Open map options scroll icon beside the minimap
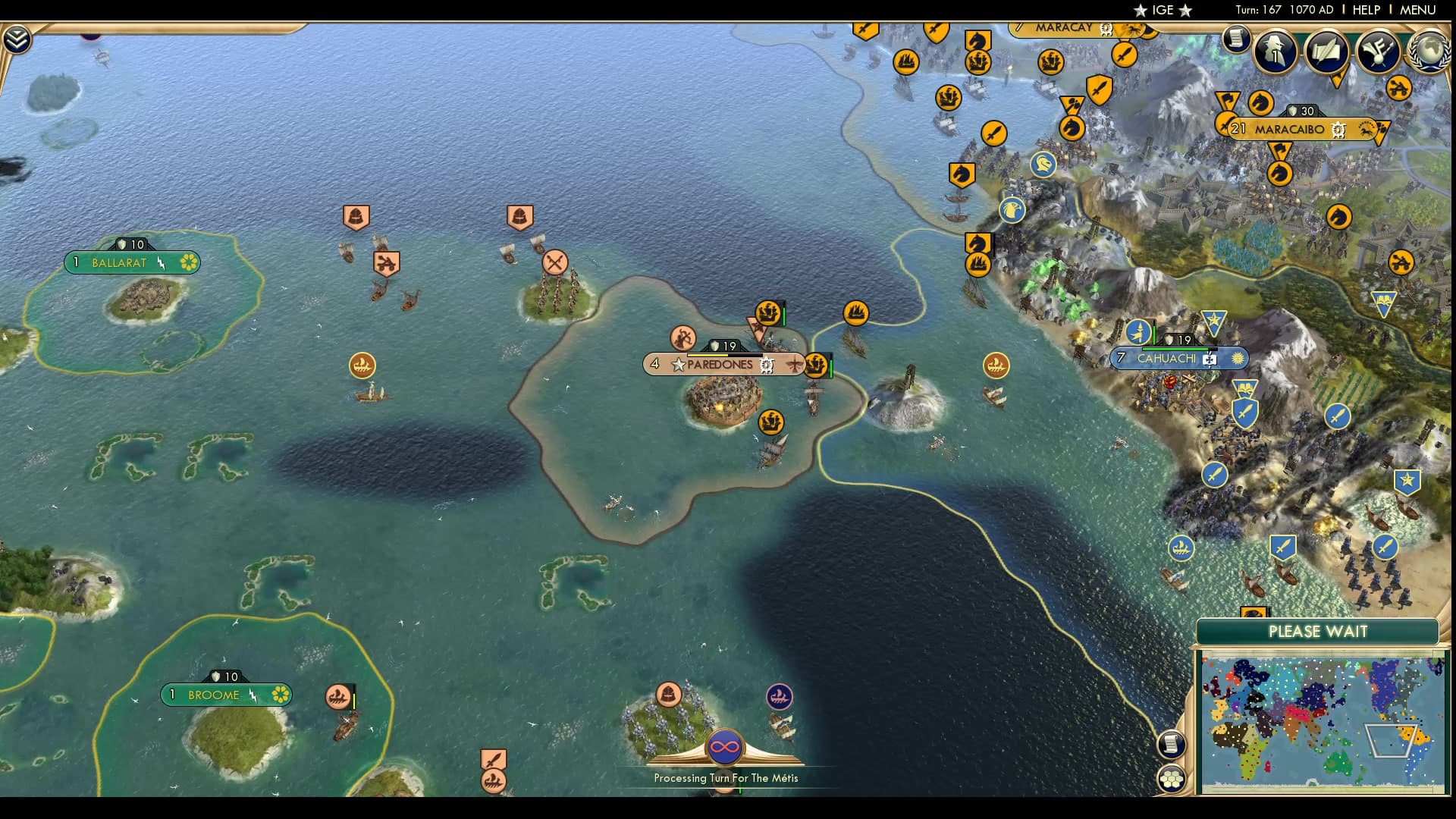Image resolution: width=1456 pixels, height=819 pixels. pyautogui.click(x=1170, y=745)
